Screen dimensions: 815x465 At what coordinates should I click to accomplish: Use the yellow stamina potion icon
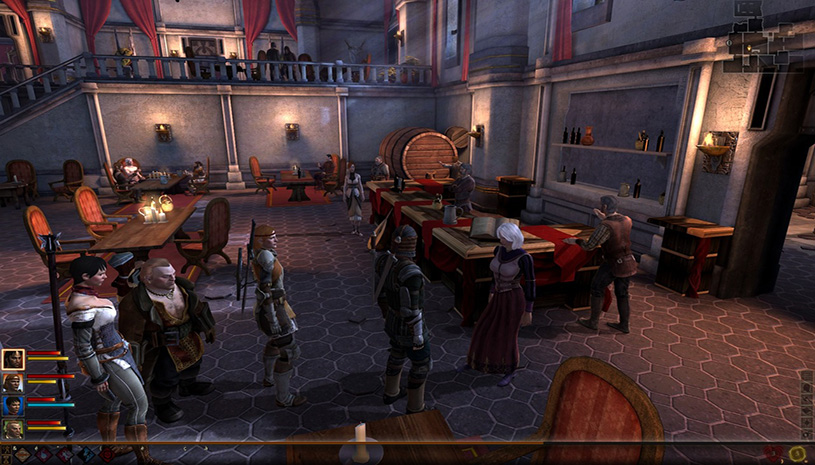(797, 455)
